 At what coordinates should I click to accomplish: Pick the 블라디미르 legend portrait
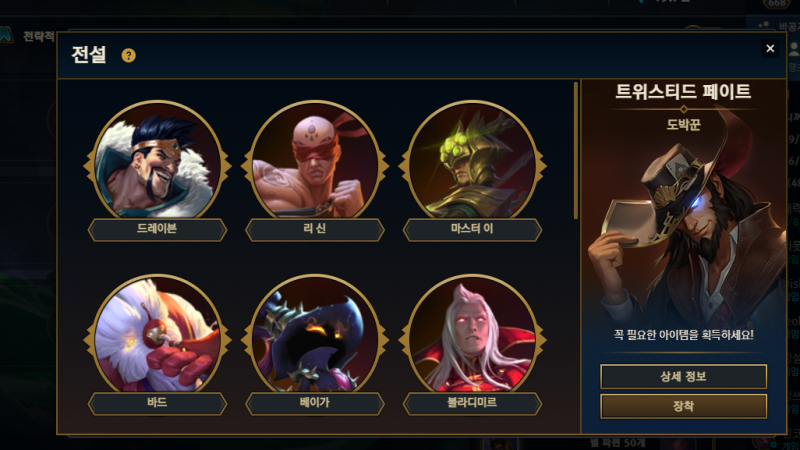pyautogui.click(x=473, y=336)
